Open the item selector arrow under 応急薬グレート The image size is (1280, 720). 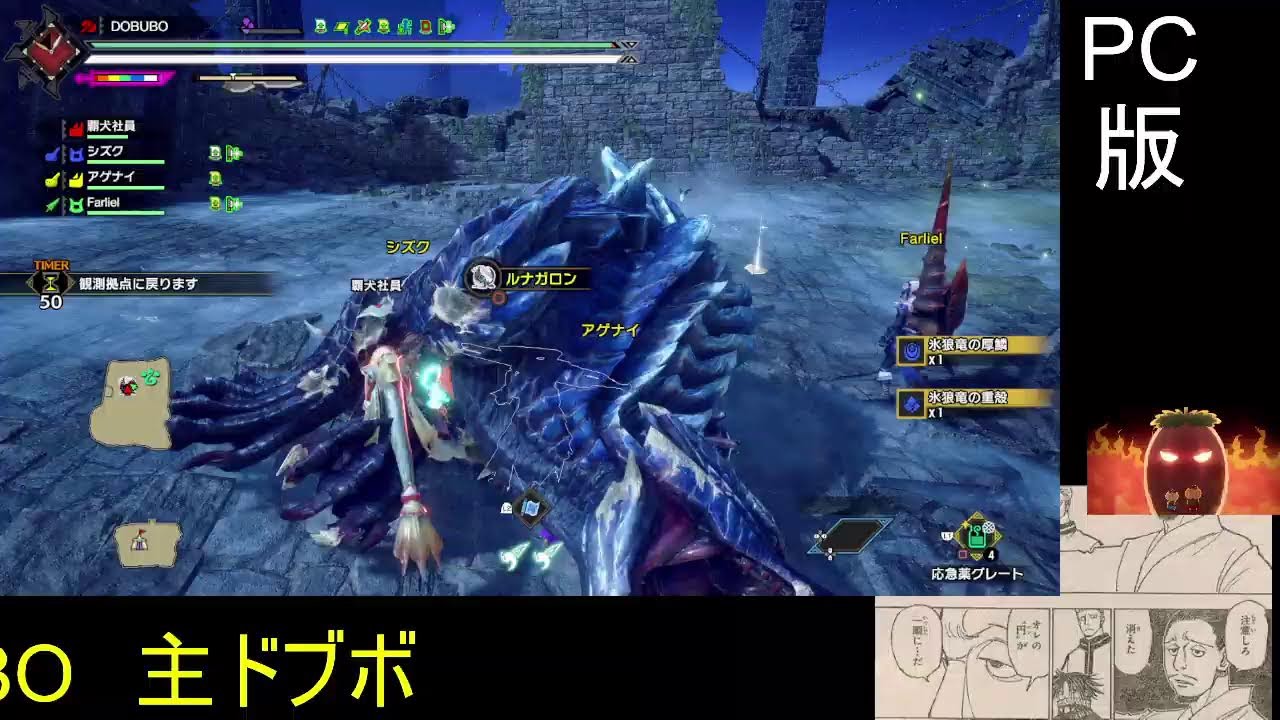pyautogui.click(x=976, y=554)
